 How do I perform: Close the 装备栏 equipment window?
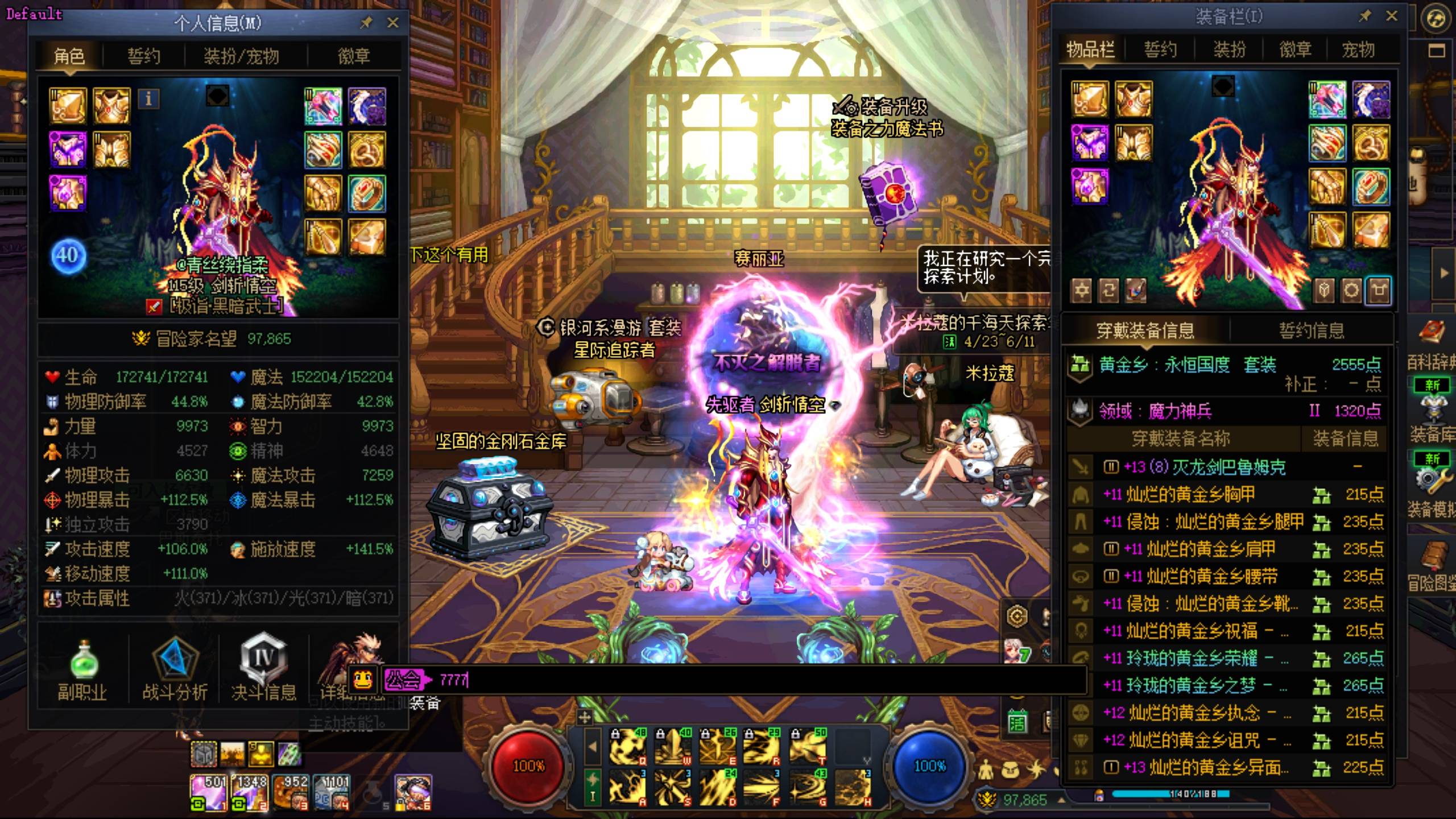[x=1391, y=16]
